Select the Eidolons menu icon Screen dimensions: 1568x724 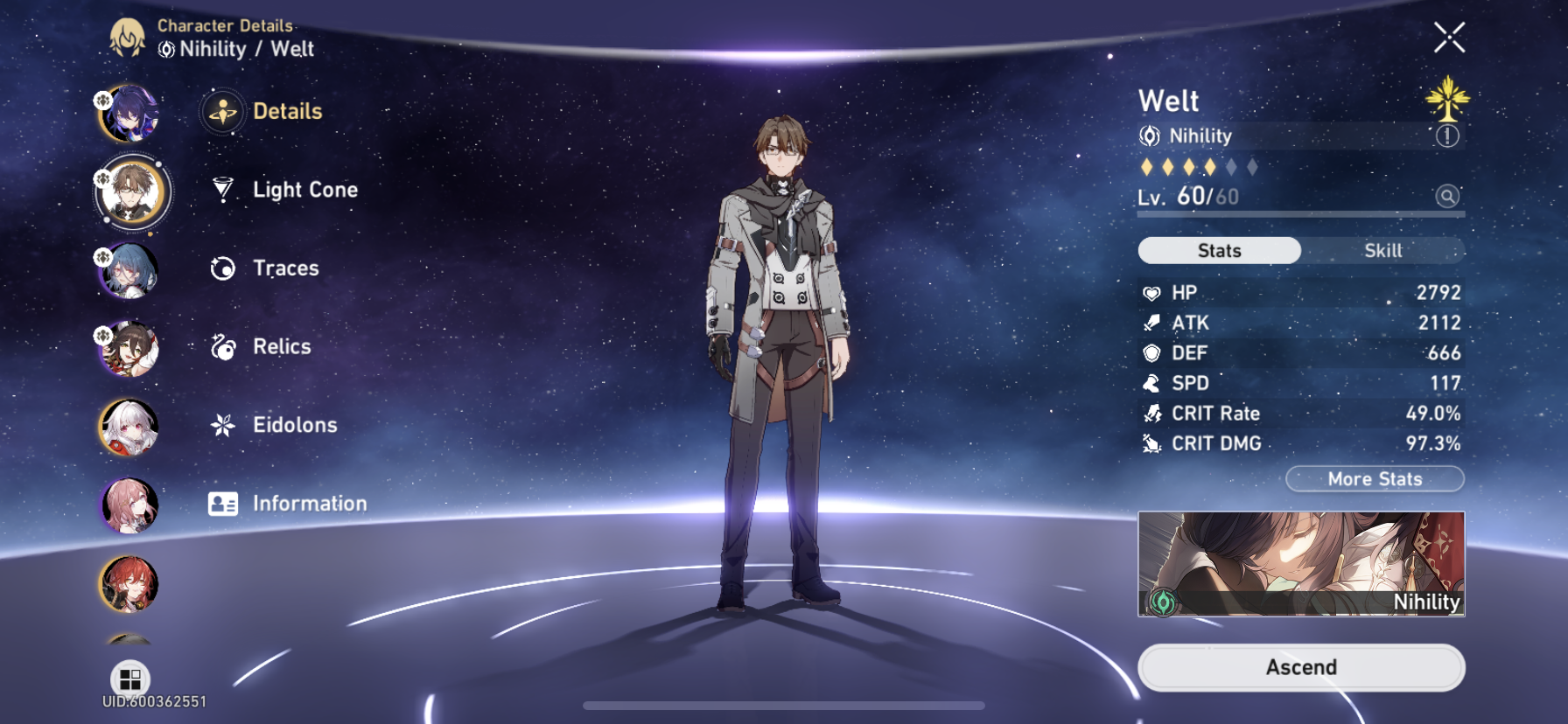pyautogui.click(x=221, y=425)
